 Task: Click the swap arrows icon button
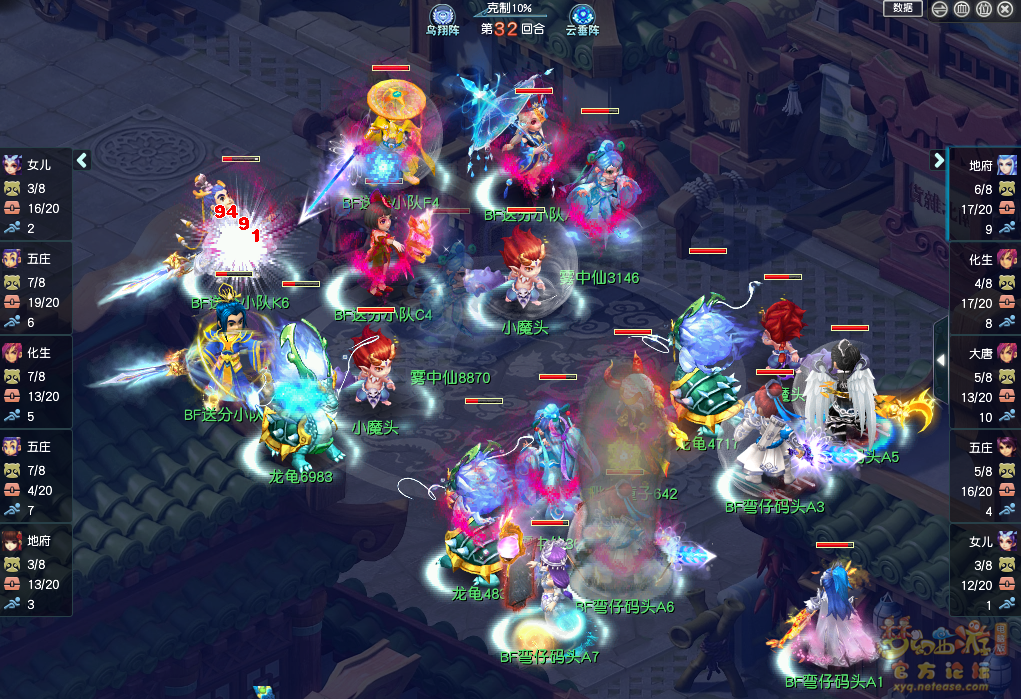tap(939, 9)
